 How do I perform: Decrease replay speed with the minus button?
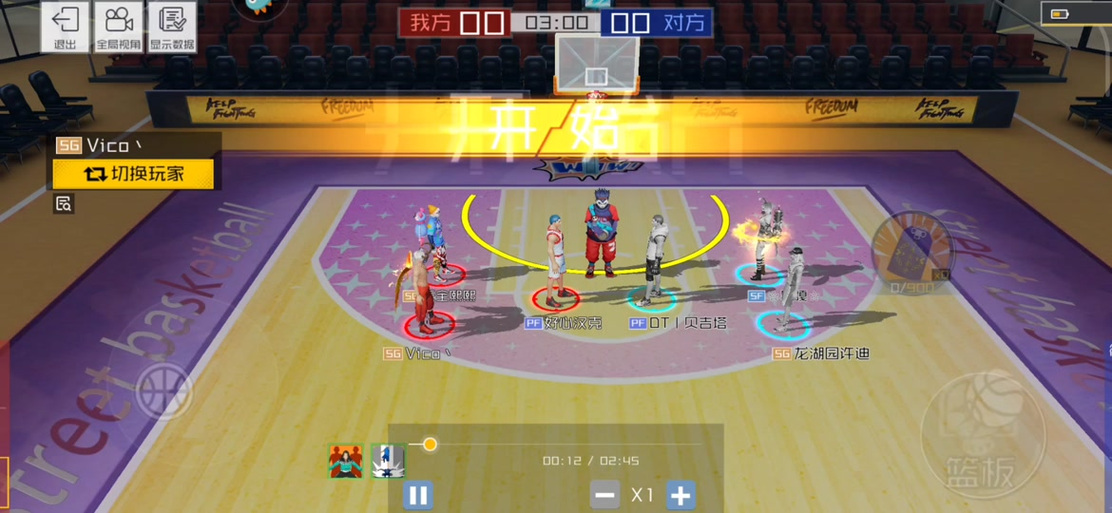[x=604, y=494]
